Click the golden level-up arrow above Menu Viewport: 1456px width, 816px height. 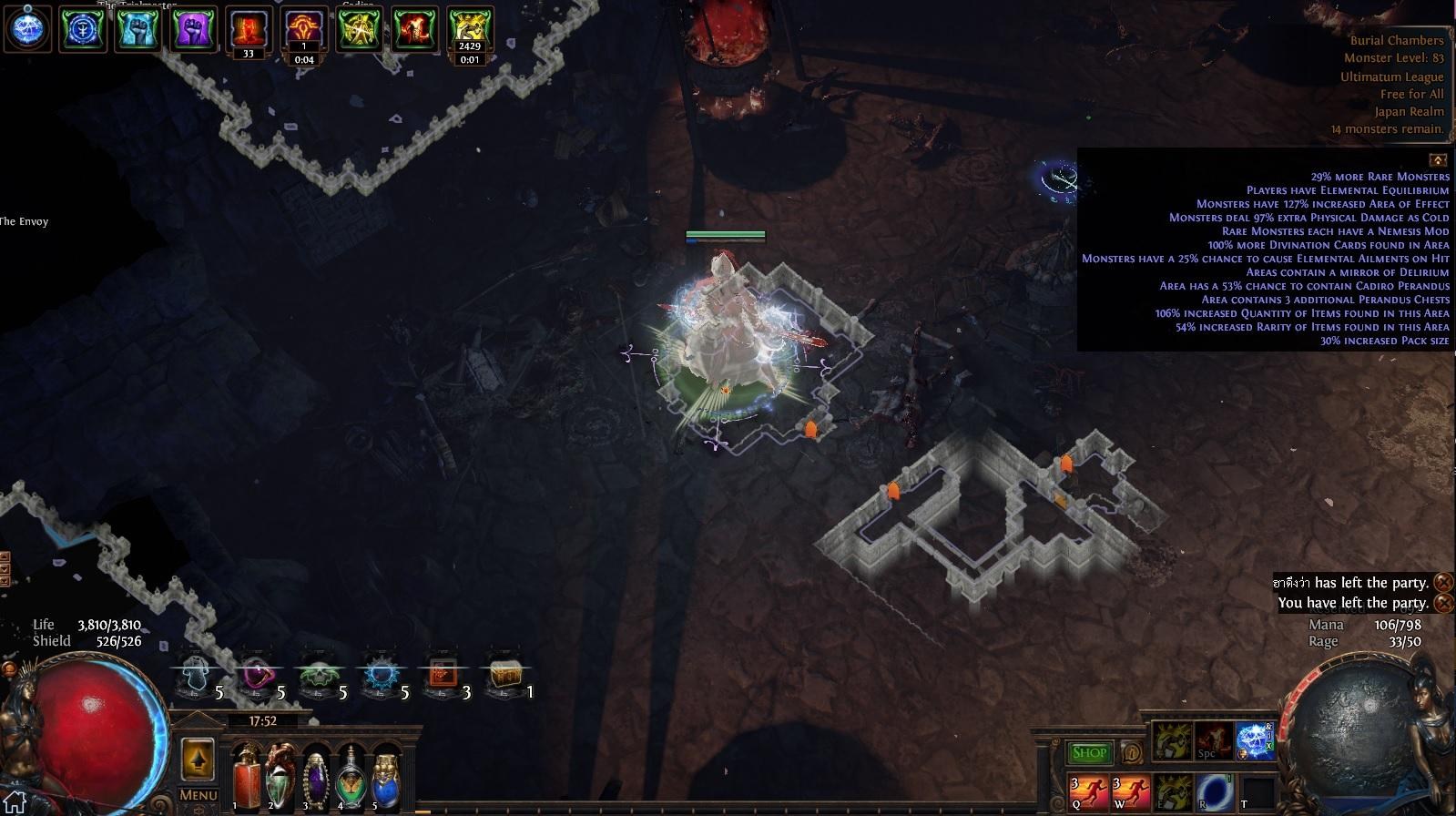(199, 758)
